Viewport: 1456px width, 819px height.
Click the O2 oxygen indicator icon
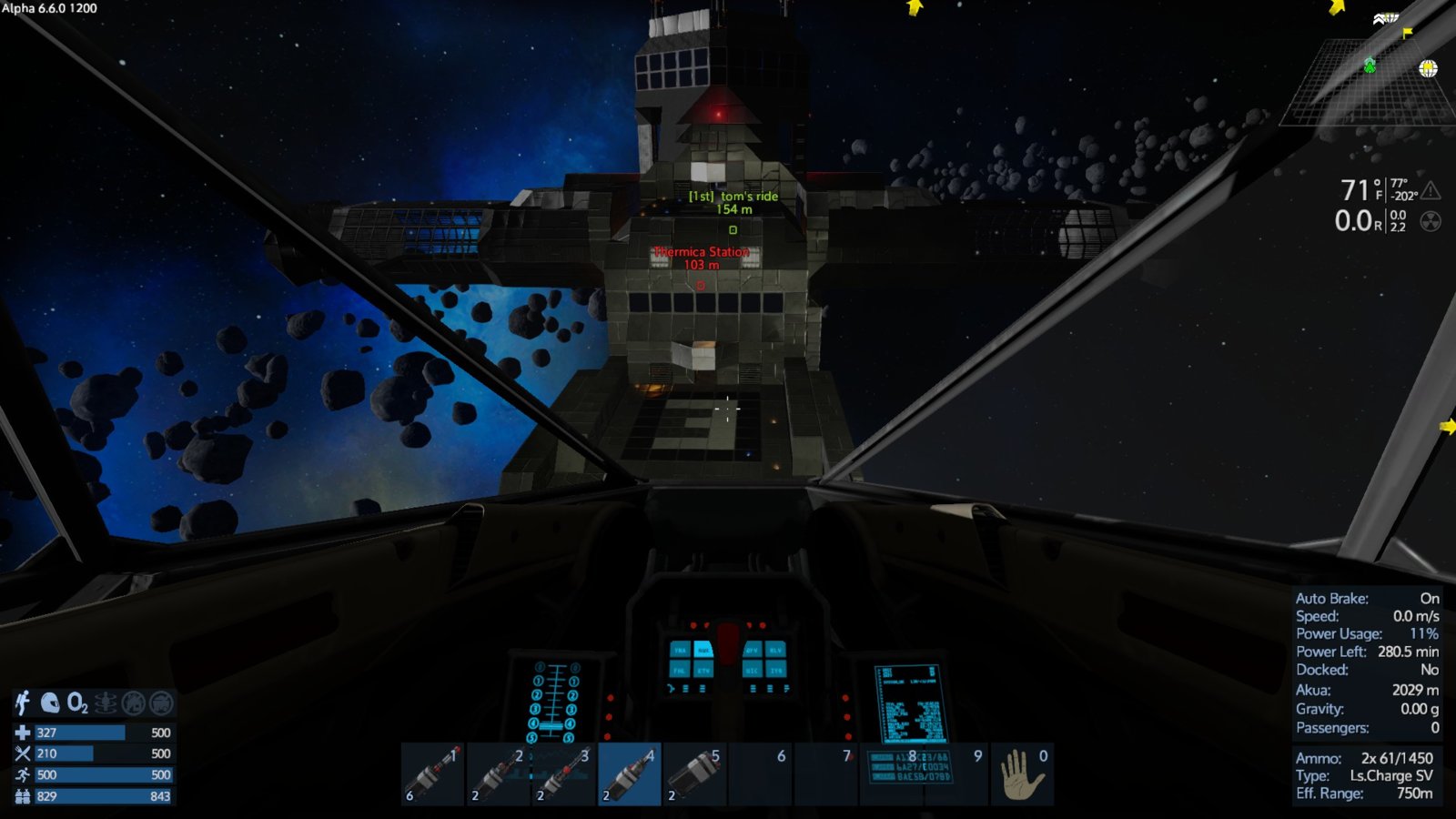(77, 703)
